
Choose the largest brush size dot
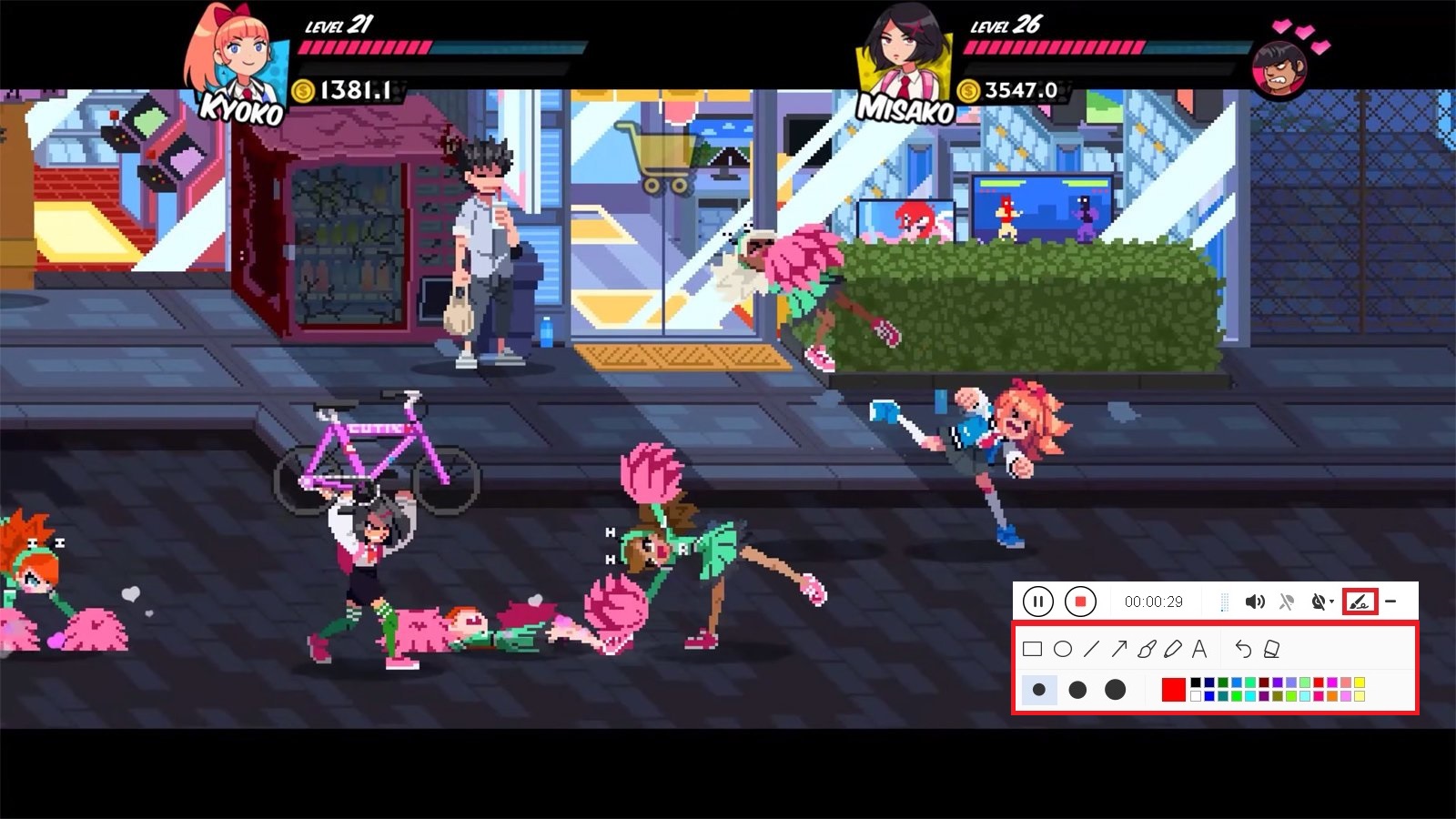(1116, 687)
